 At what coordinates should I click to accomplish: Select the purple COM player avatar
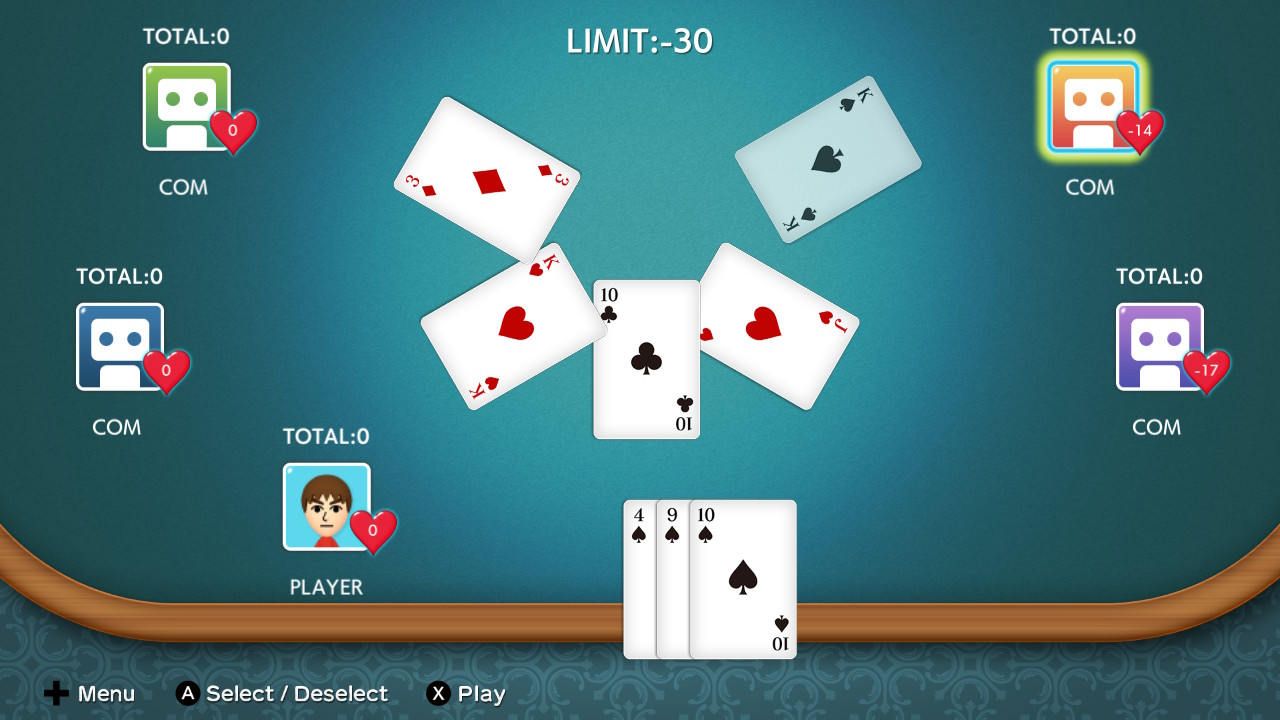pyautogui.click(x=1160, y=344)
